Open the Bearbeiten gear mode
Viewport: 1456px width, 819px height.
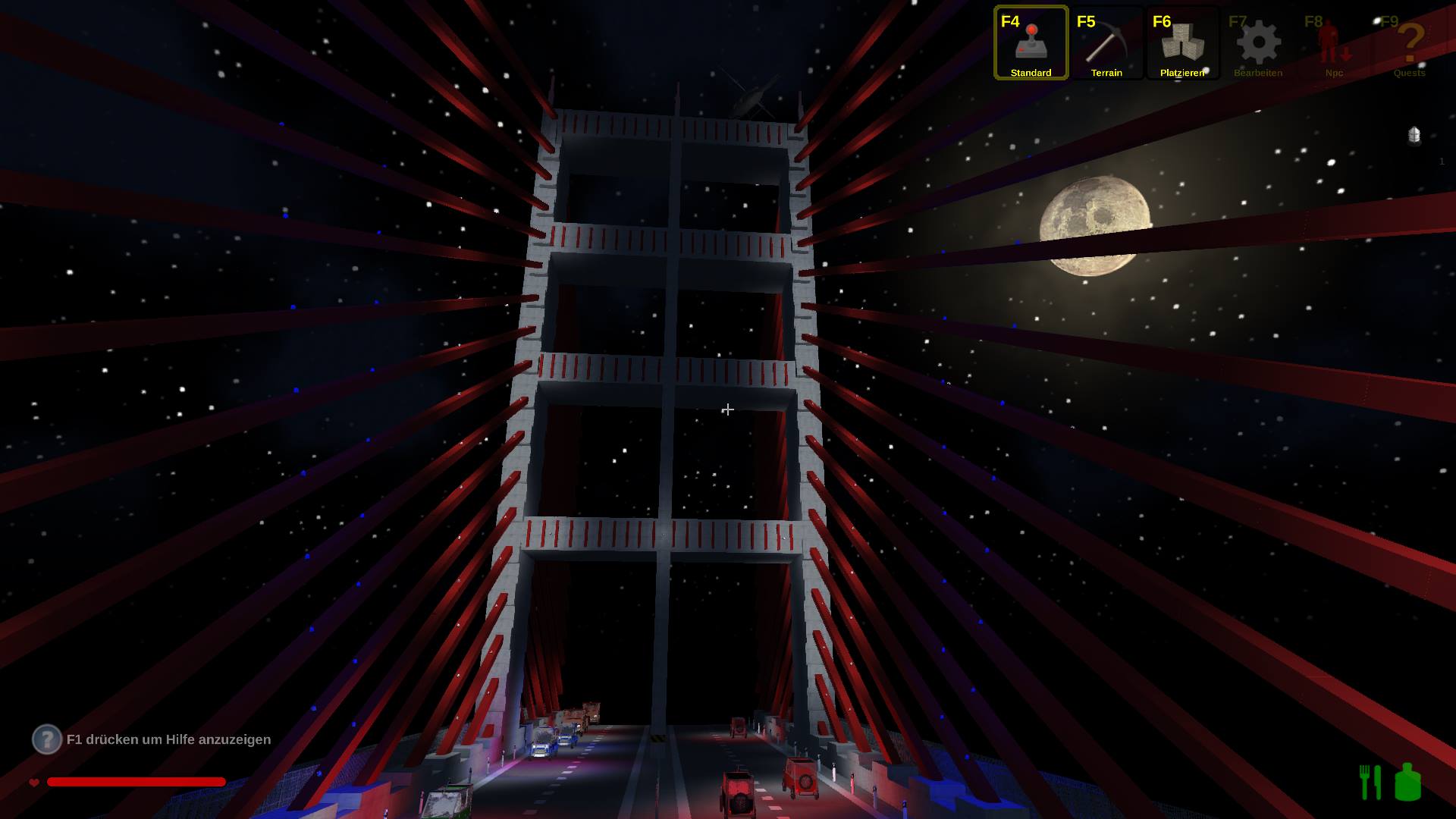pyautogui.click(x=1258, y=43)
